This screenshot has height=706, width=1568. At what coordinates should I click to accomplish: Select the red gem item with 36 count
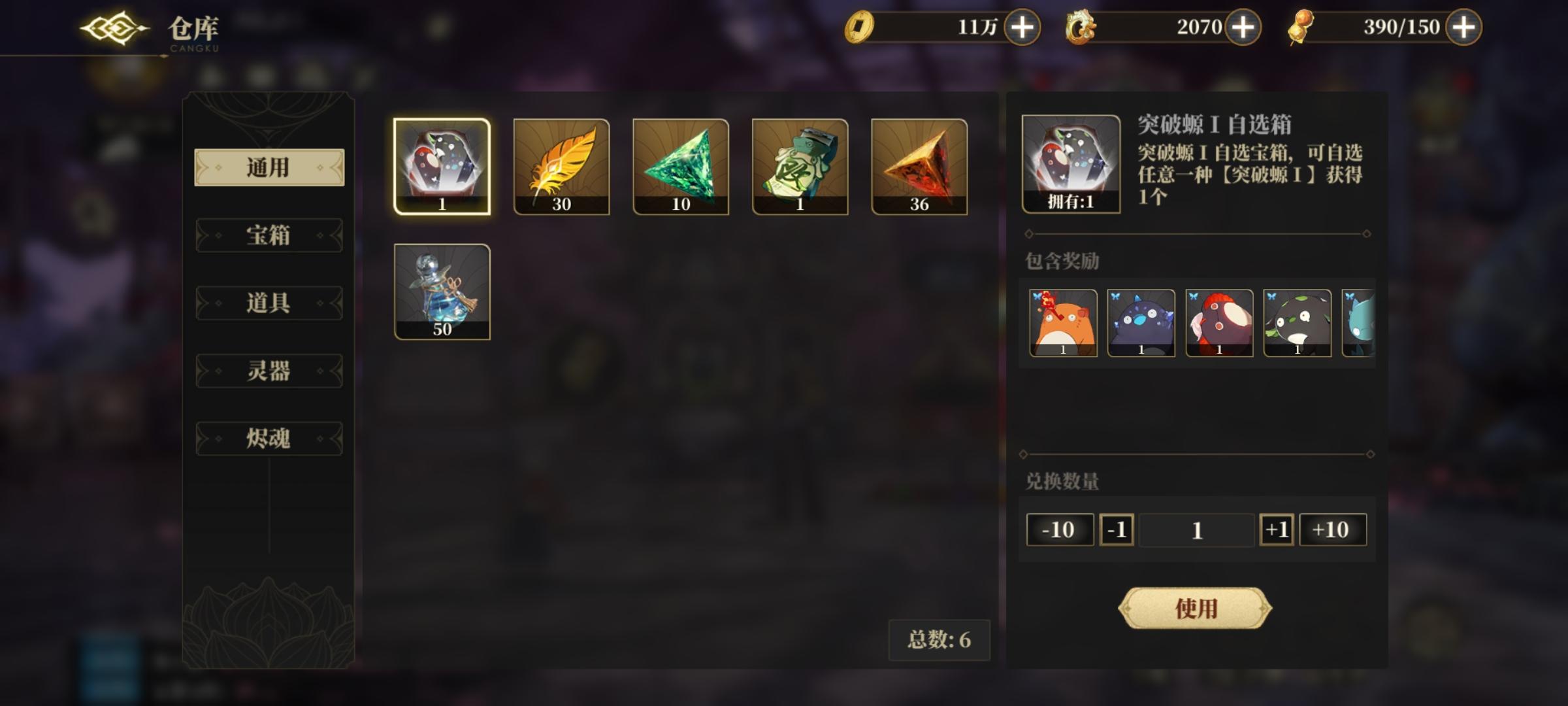tap(917, 165)
